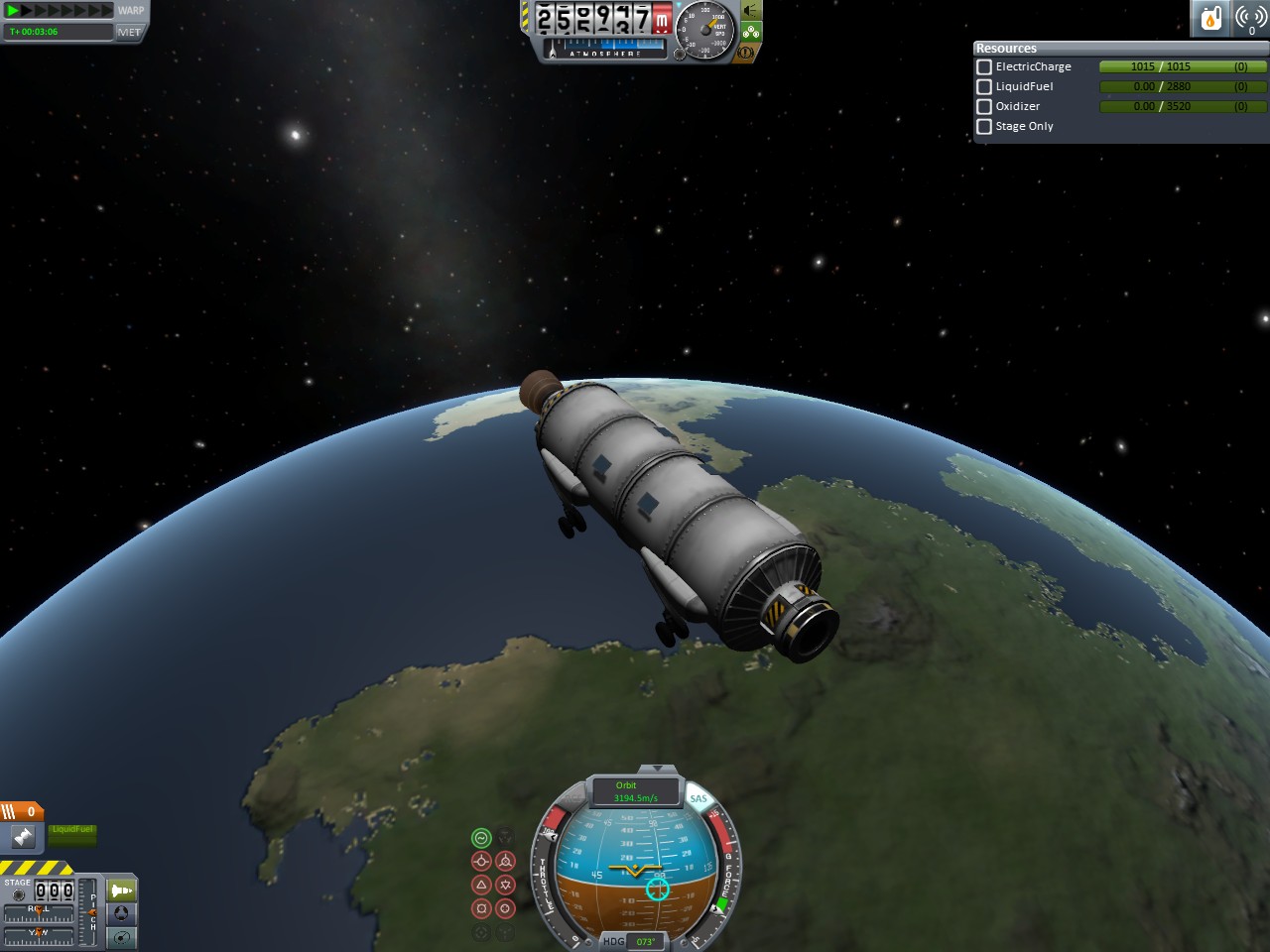
Task: Tick the LiquidFuel resource checkbox
Action: (984, 86)
